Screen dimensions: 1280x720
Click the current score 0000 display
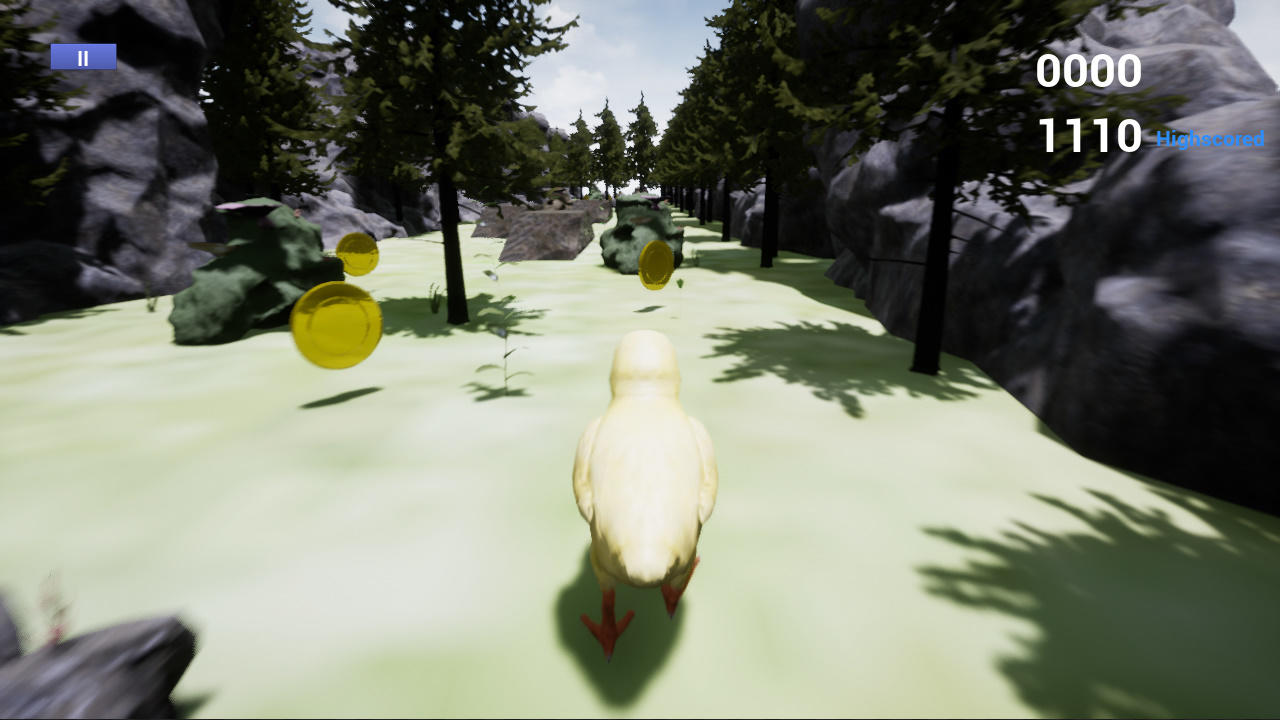click(x=1088, y=71)
